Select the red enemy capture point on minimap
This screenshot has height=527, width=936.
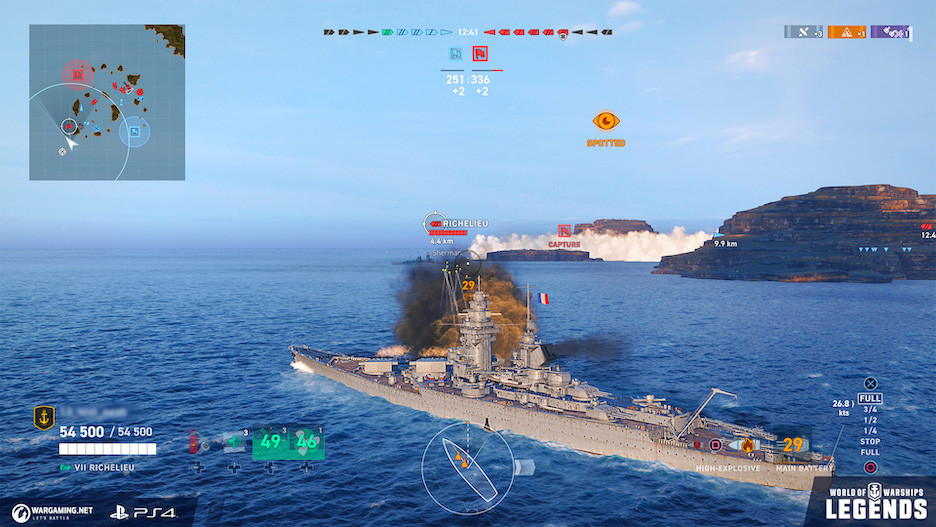[77, 73]
